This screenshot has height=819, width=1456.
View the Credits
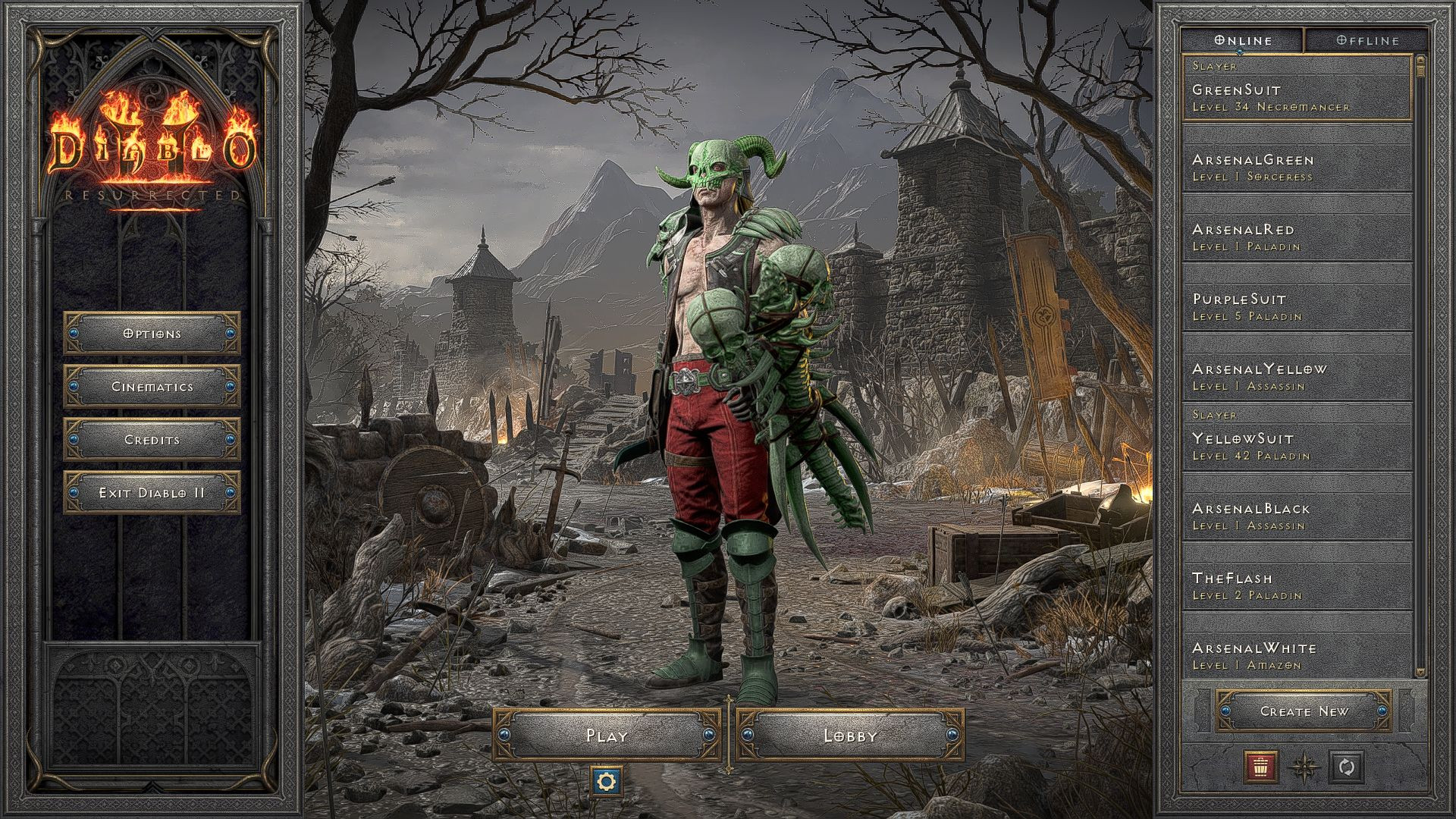(x=151, y=438)
